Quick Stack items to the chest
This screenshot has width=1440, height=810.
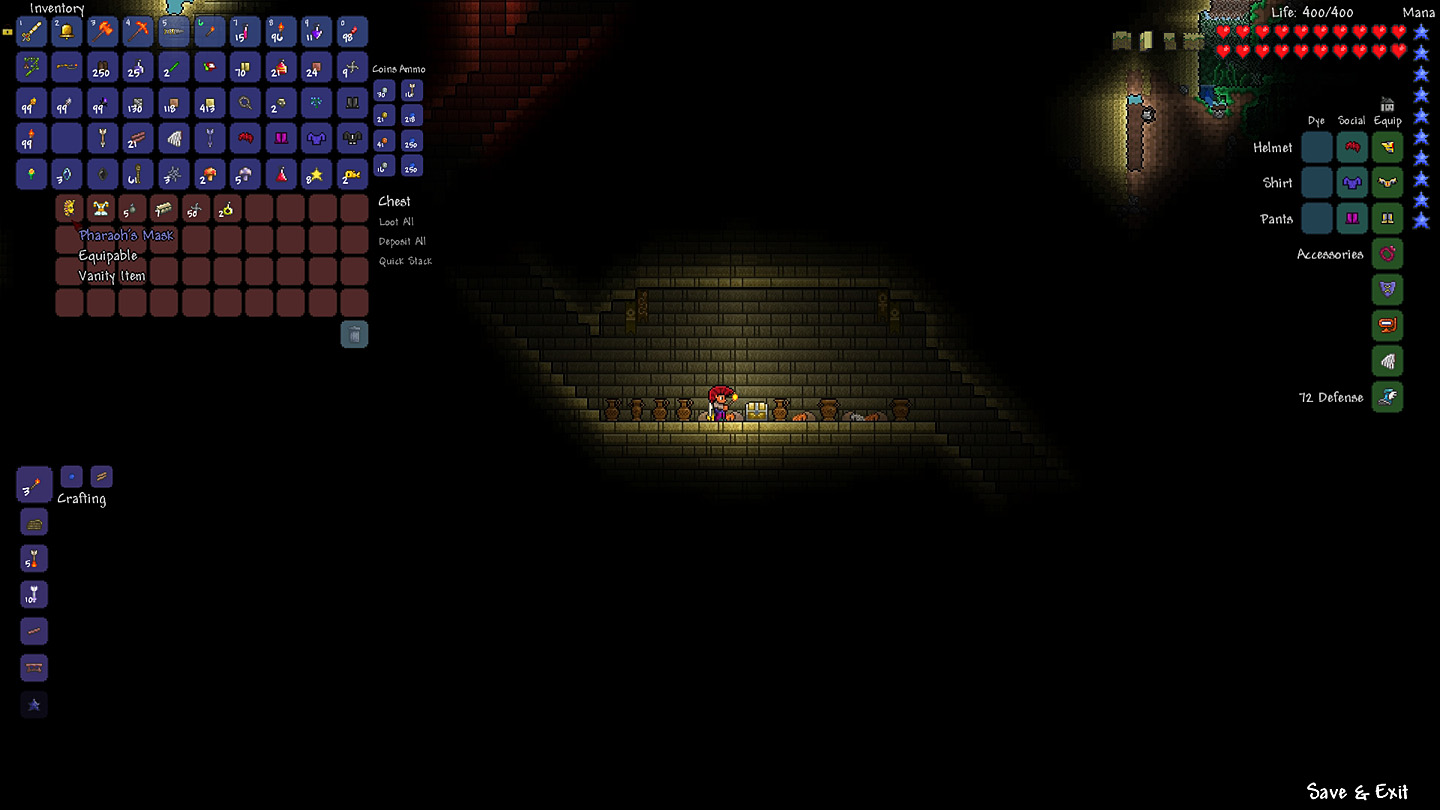coord(405,262)
